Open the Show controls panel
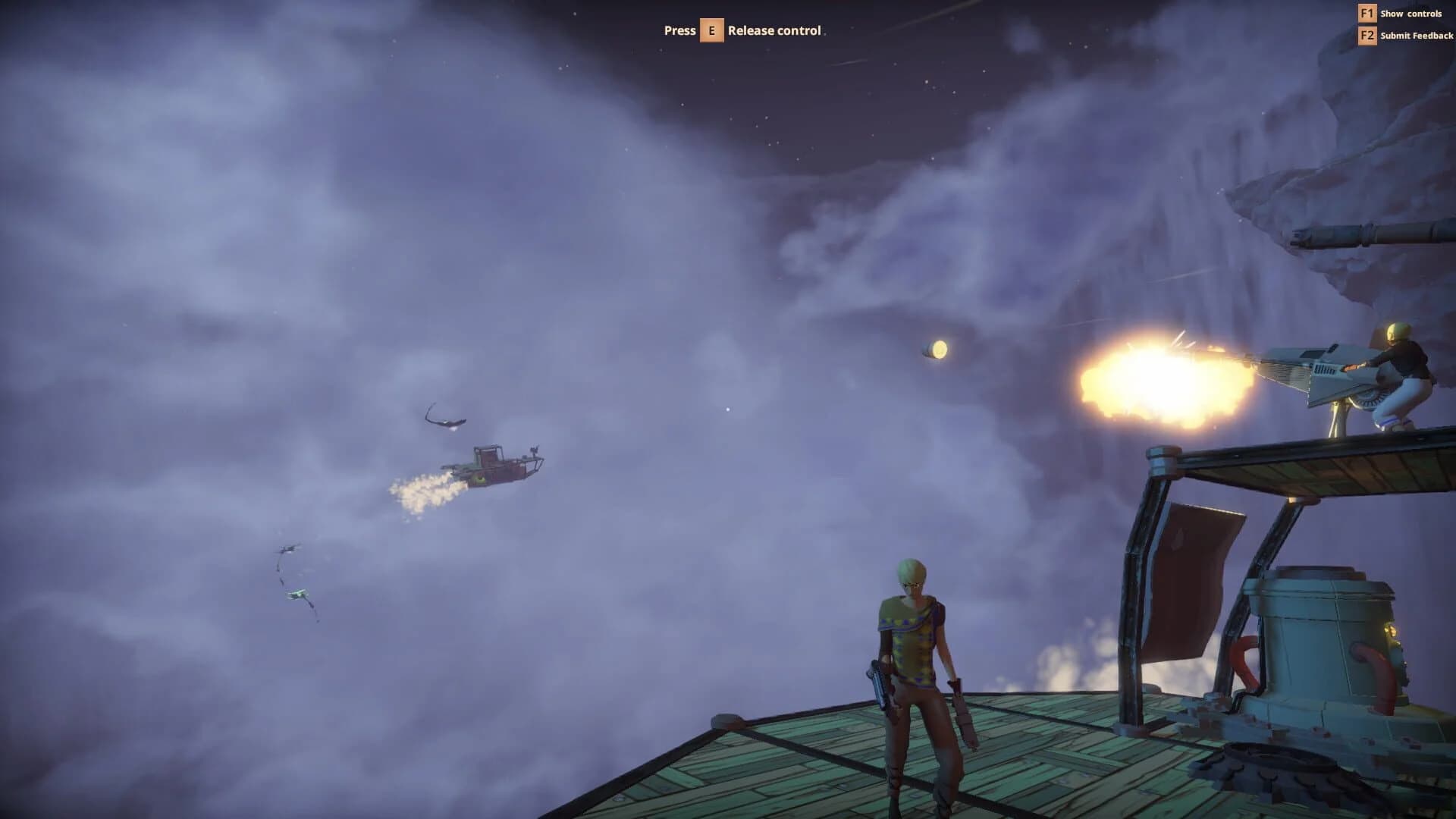The width and height of the screenshot is (1456, 819). (1411, 13)
